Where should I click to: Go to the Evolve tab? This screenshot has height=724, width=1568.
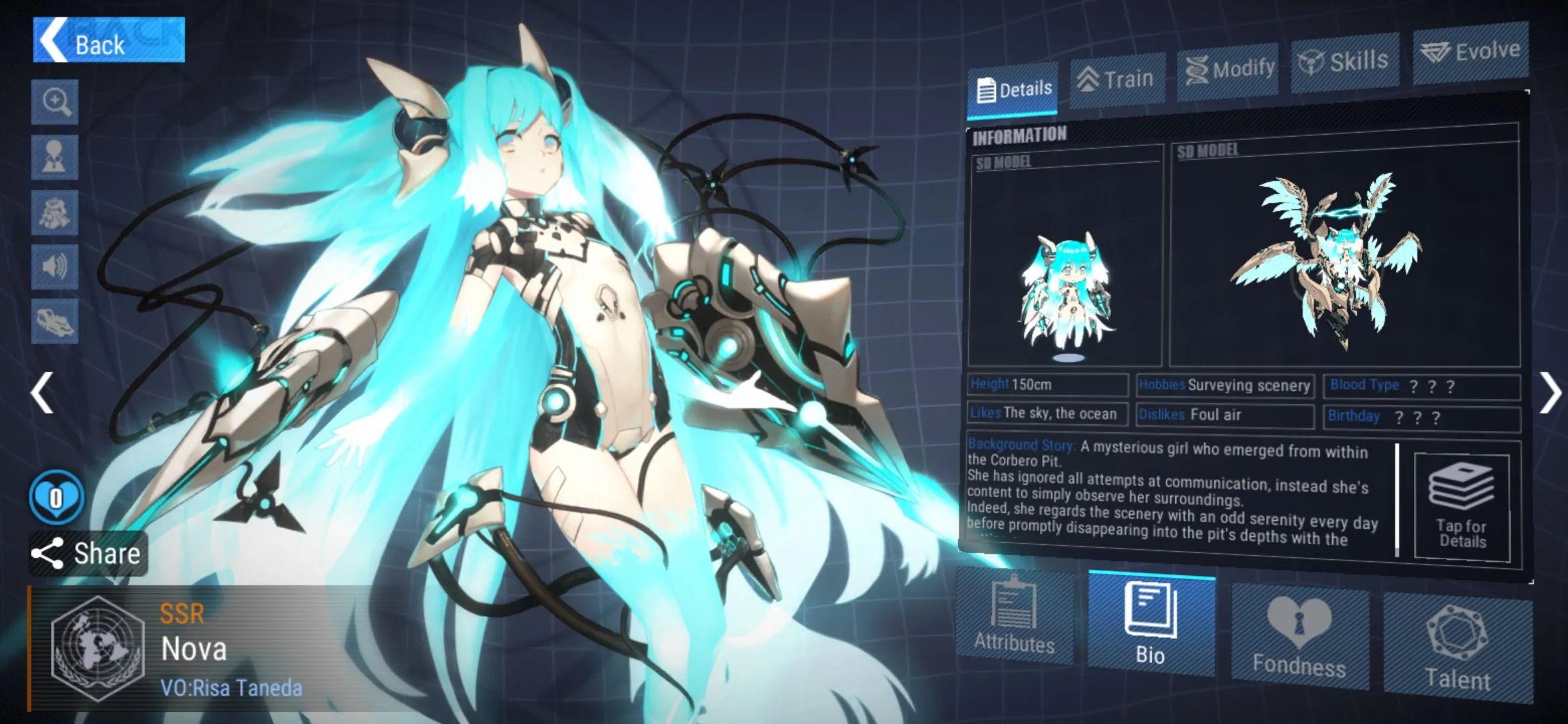1470,52
